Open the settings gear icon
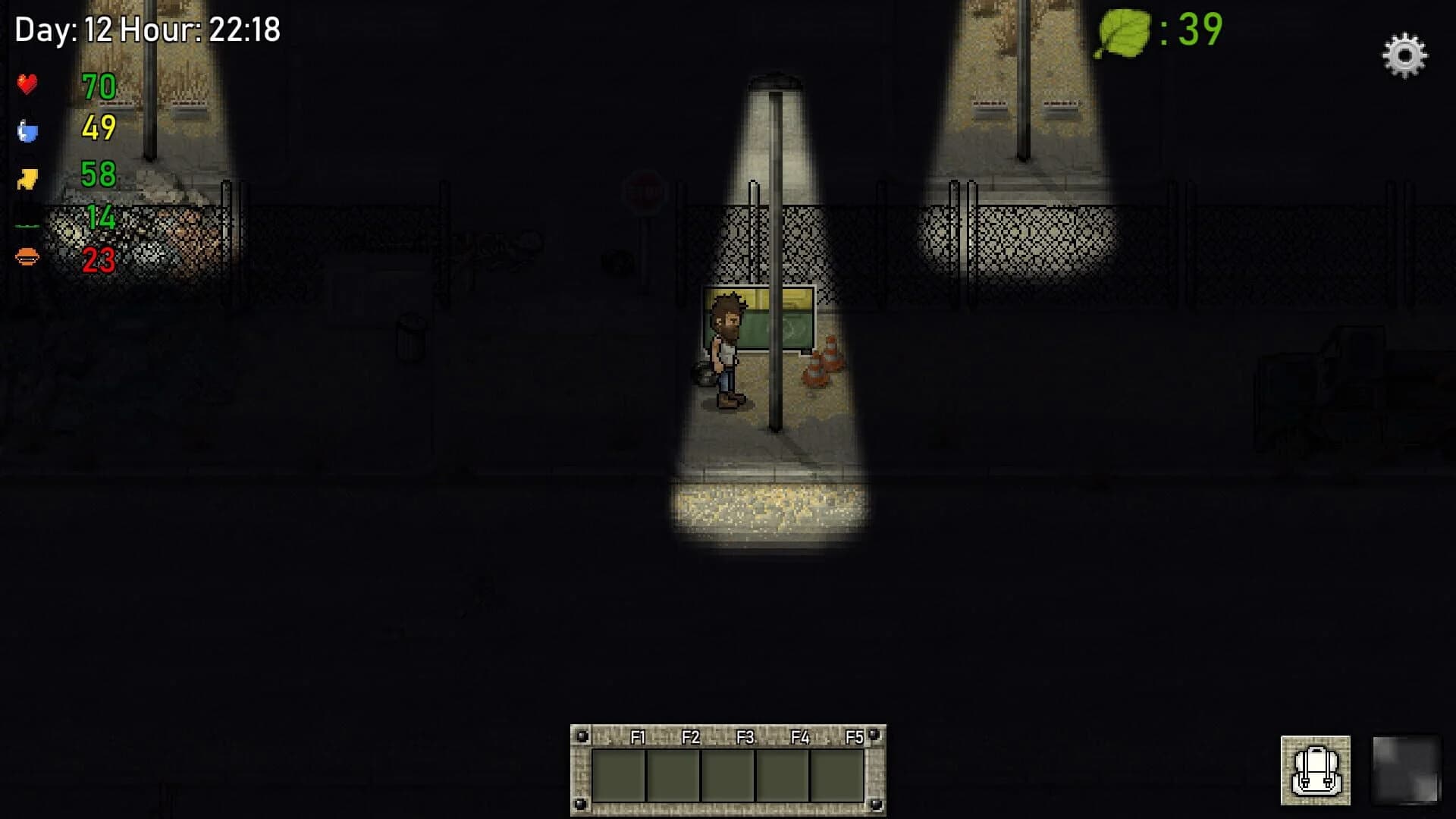 click(x=1406, y=55)
